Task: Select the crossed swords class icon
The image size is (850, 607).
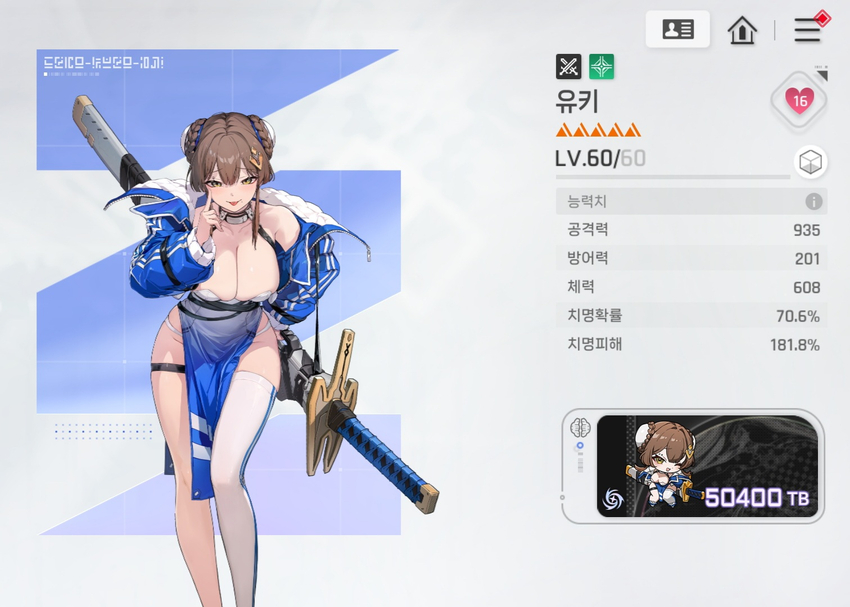Action: coord(568,67)
